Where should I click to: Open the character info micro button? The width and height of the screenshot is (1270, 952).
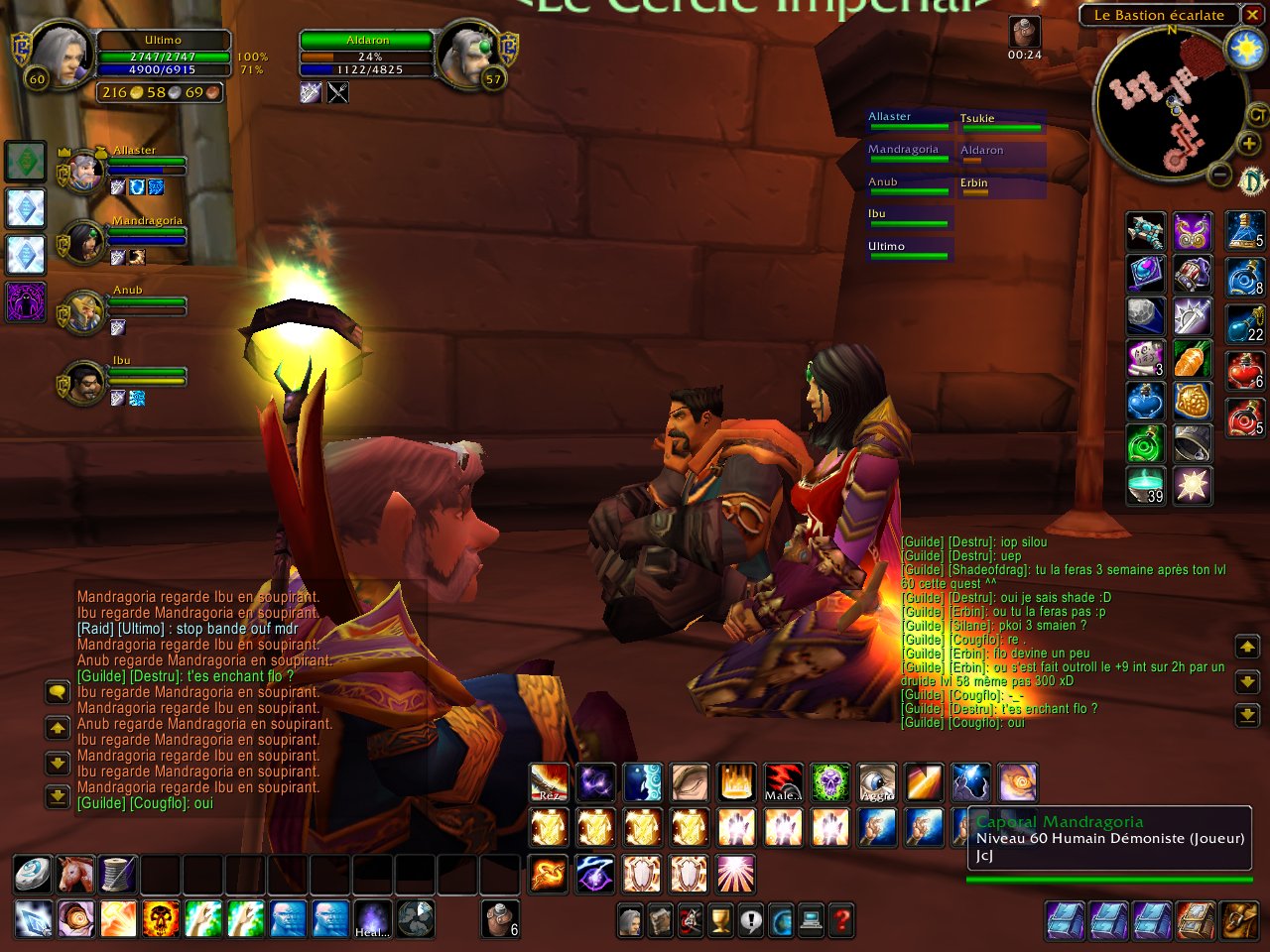pos(630,920)
